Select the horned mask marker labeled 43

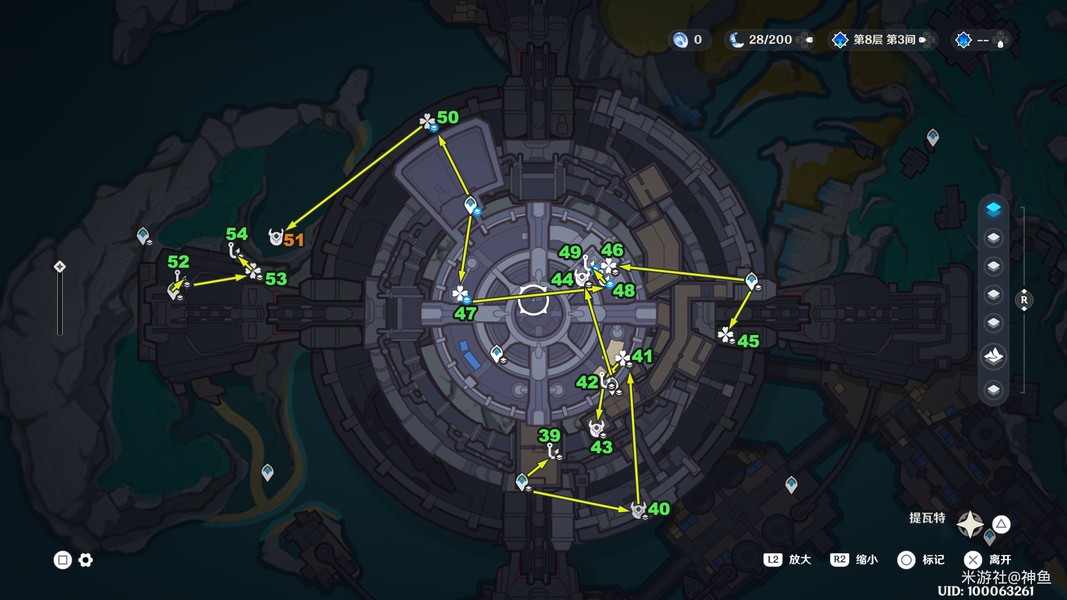[x=597, y=428]
